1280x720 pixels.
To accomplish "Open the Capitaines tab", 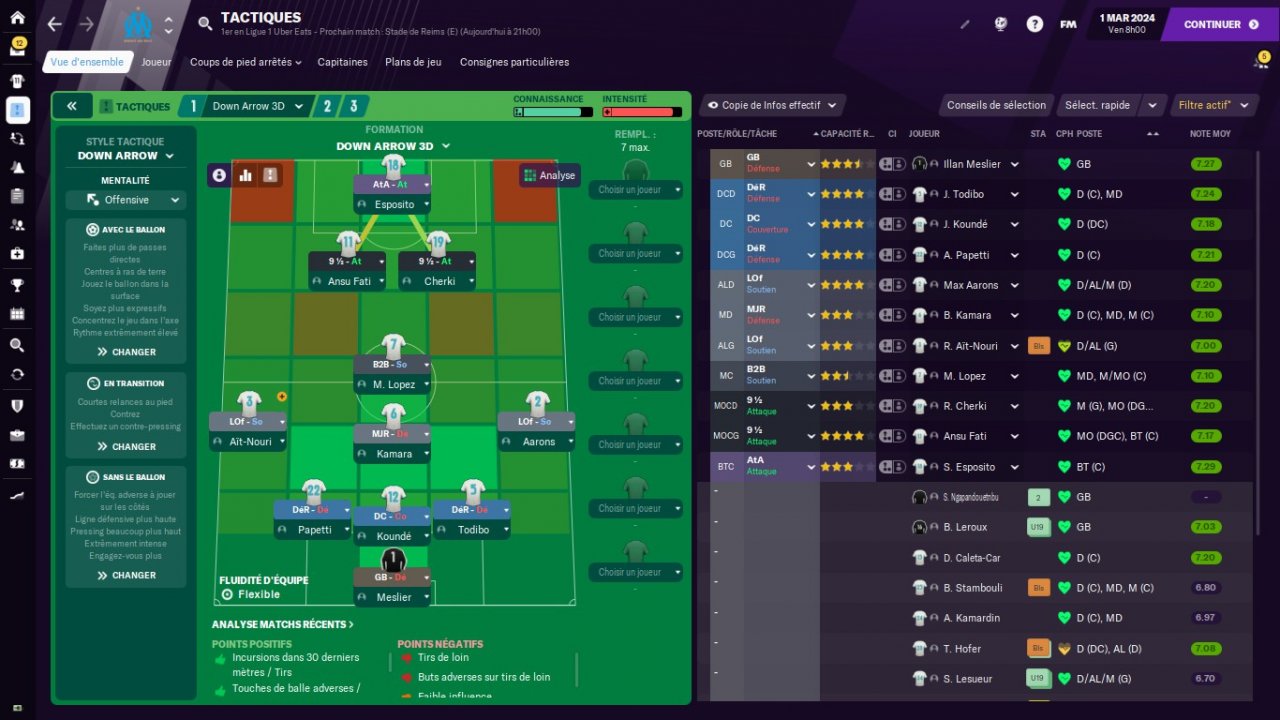I will (343, 62).
